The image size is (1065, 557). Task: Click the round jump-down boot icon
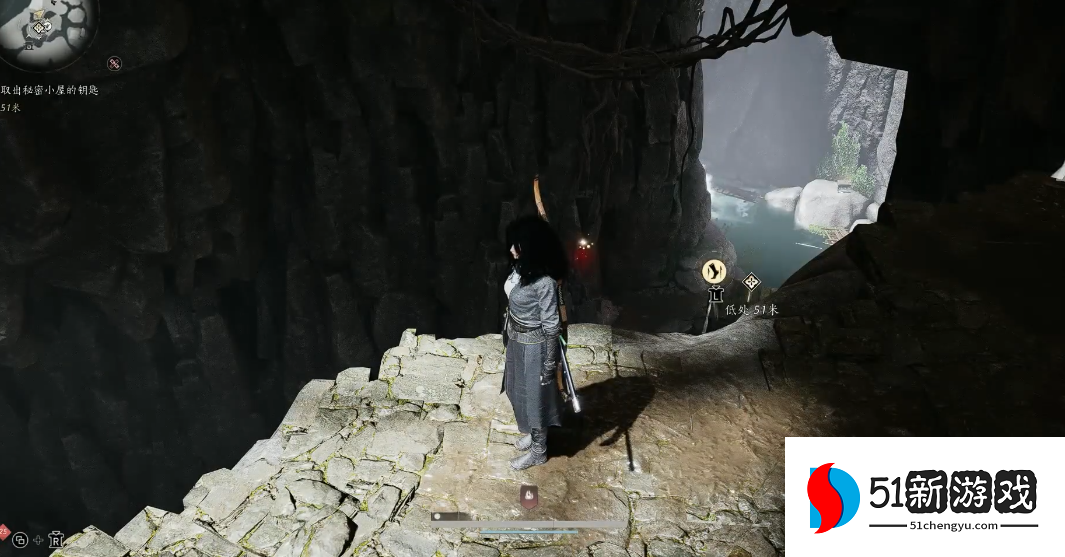pos(713,270)
